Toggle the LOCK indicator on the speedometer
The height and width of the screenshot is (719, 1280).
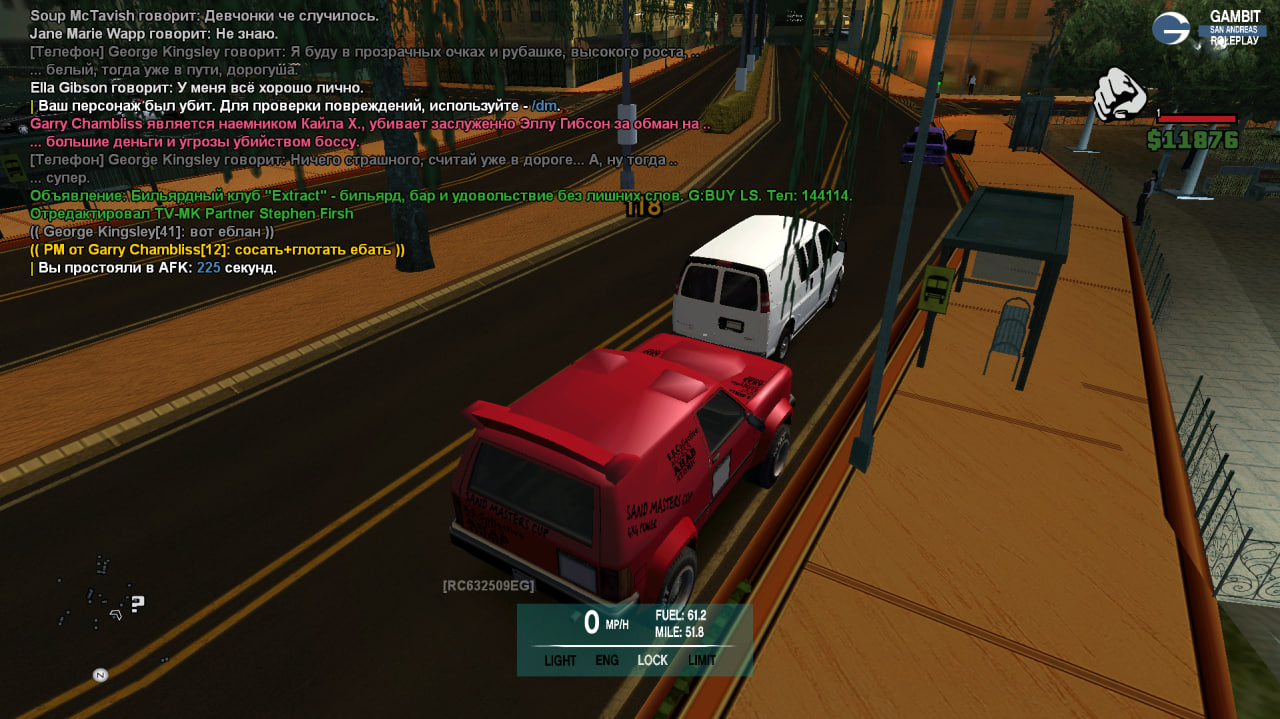click(652, 661)
